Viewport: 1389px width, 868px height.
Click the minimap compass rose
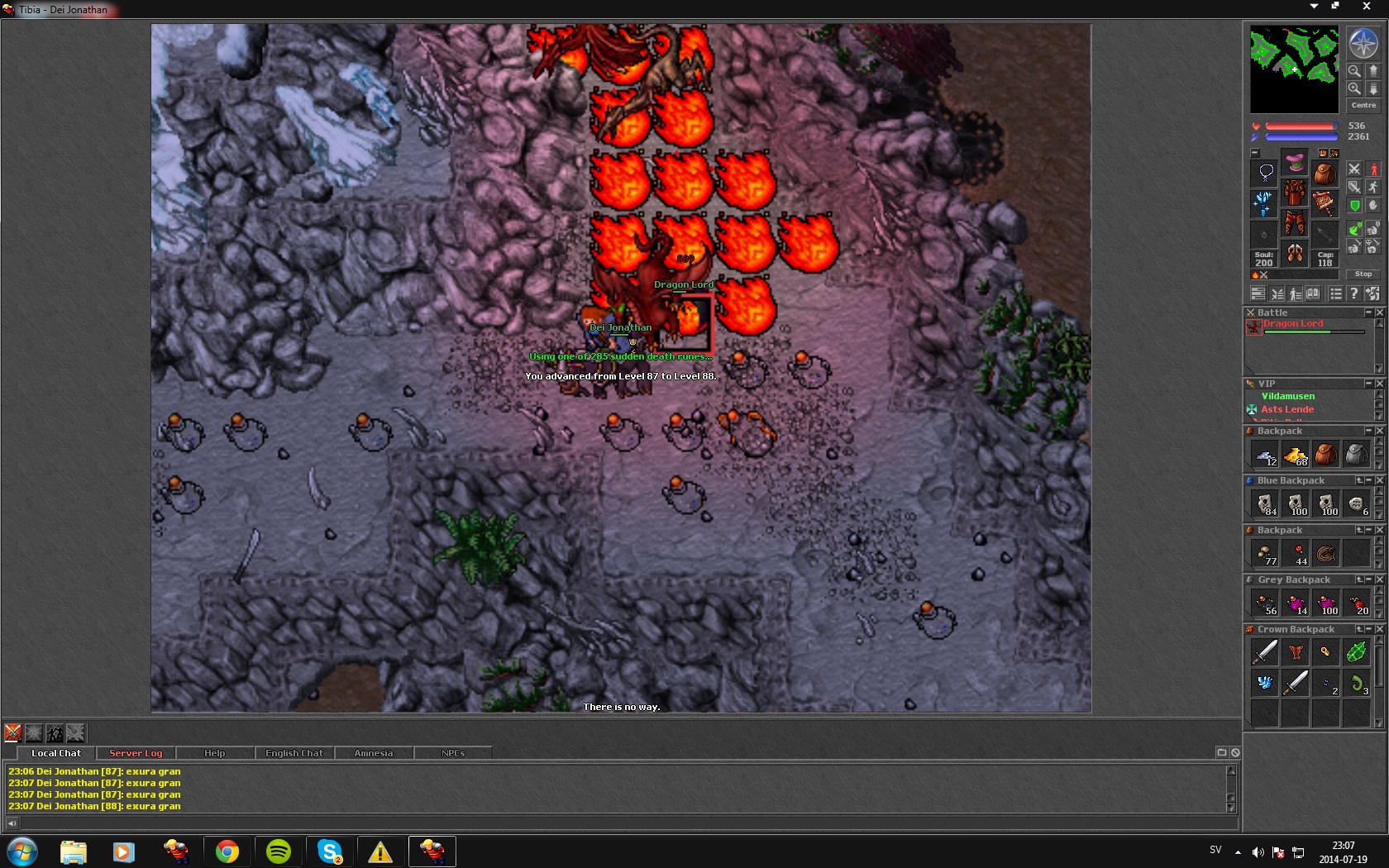(1363, 43)
